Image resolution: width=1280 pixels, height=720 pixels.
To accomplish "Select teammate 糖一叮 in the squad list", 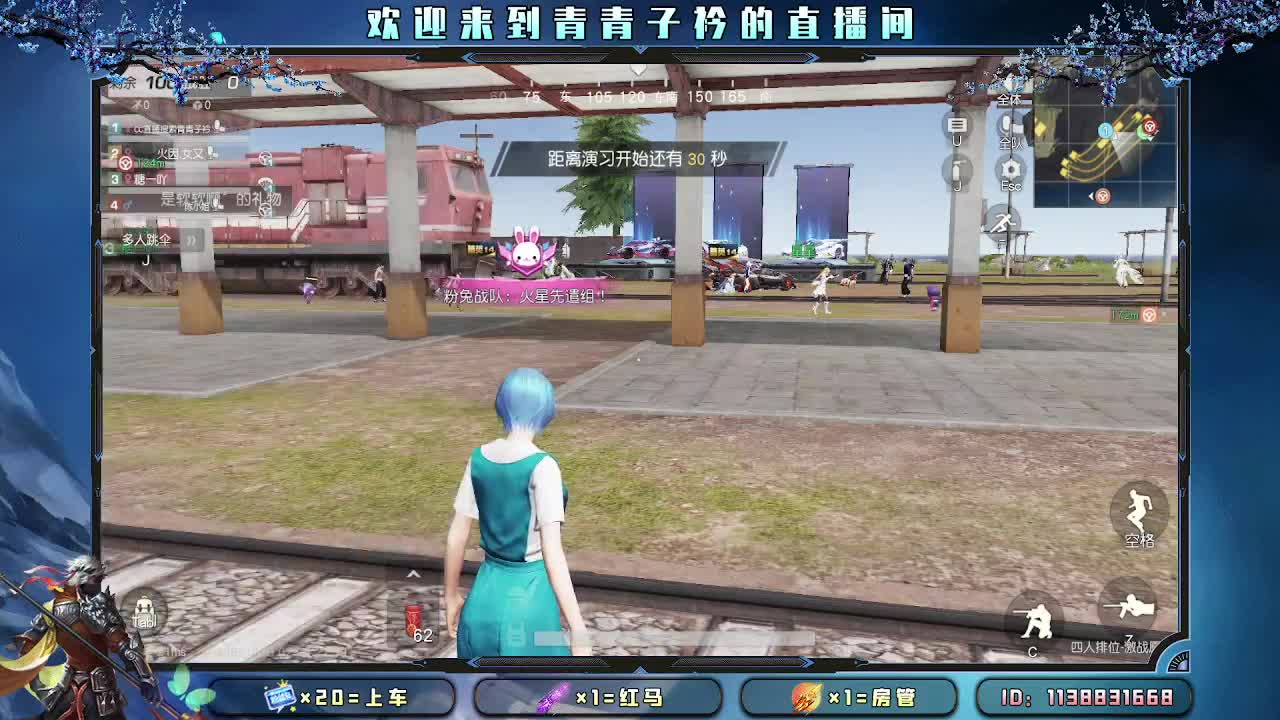I will (x=150, y=178).
